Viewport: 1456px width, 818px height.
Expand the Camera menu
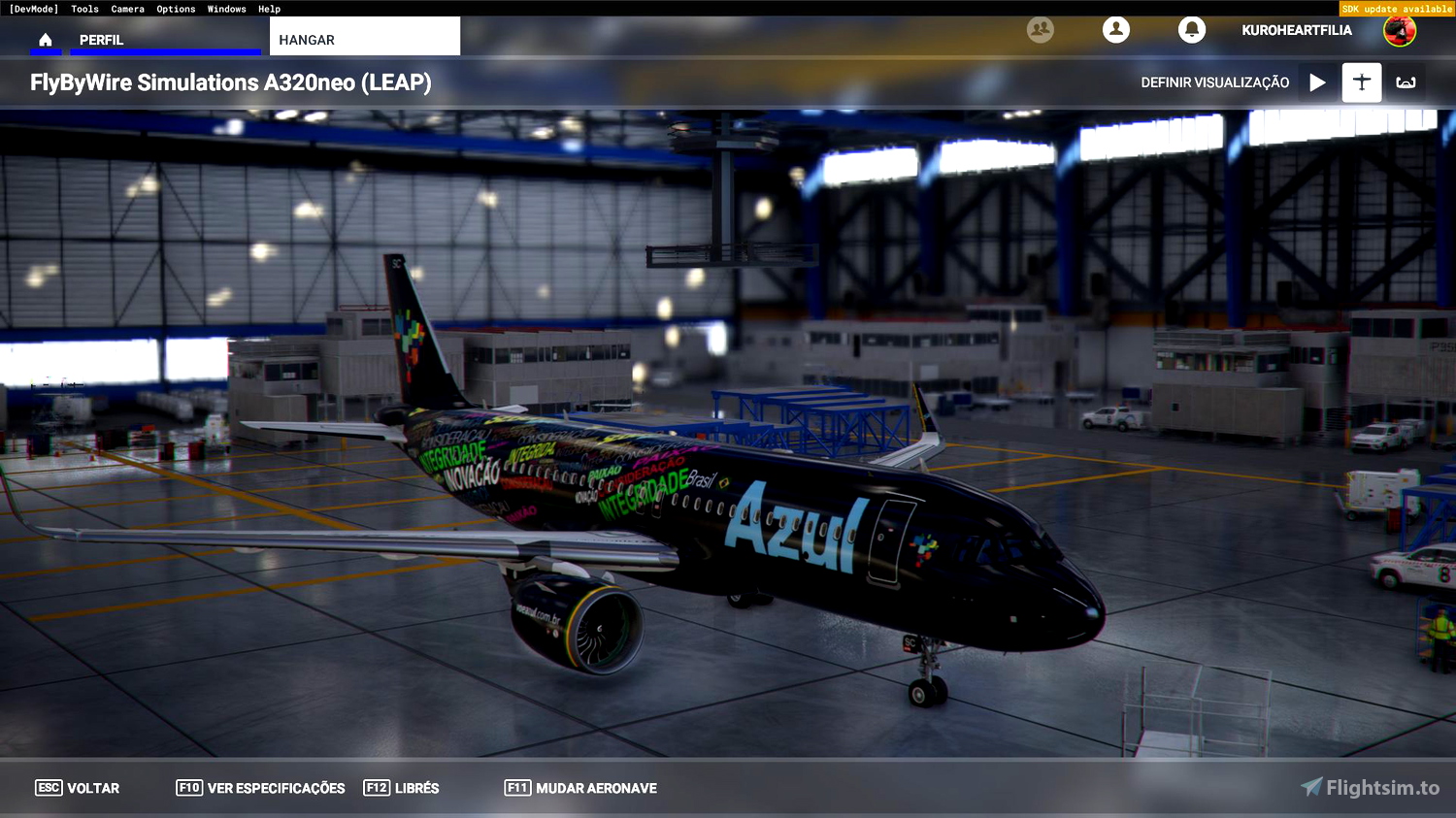click(x=127, y=9)
